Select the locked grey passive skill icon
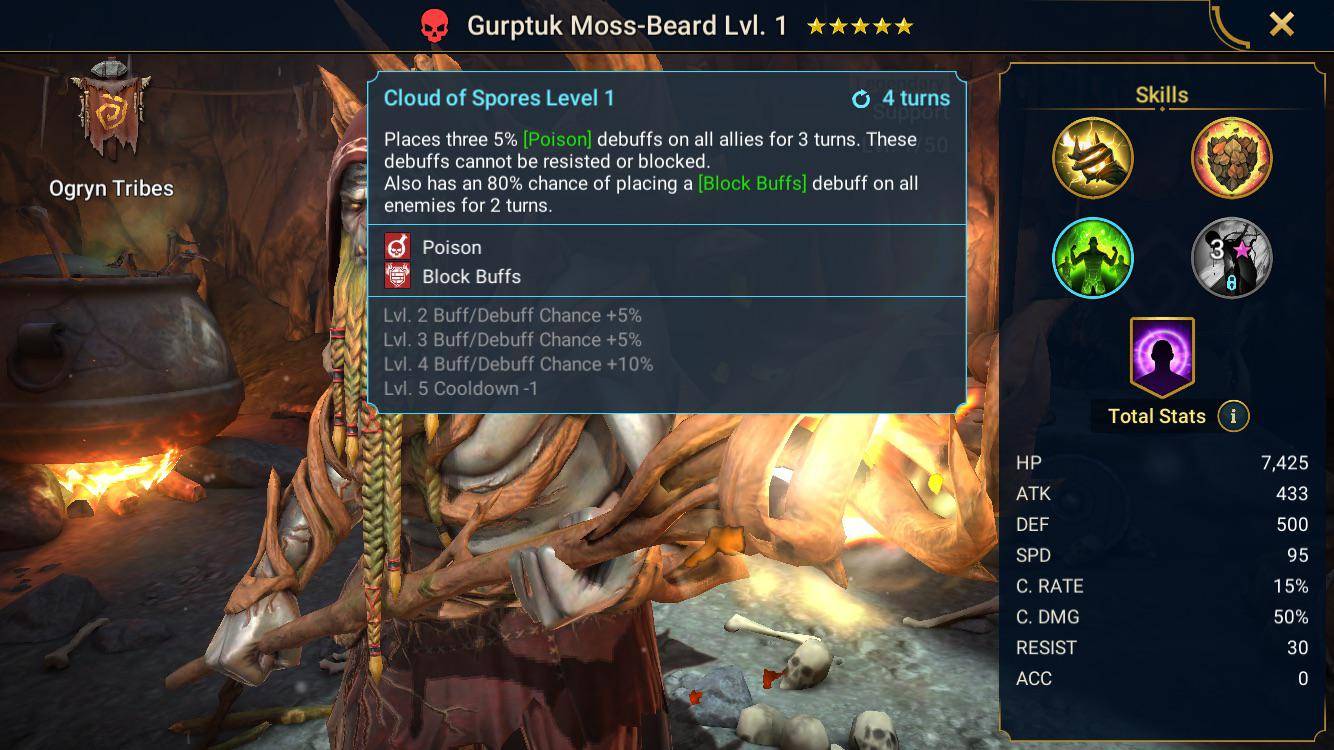Image resolution: width=1334 pixels, height=750 pixels. pos(1231,258)
